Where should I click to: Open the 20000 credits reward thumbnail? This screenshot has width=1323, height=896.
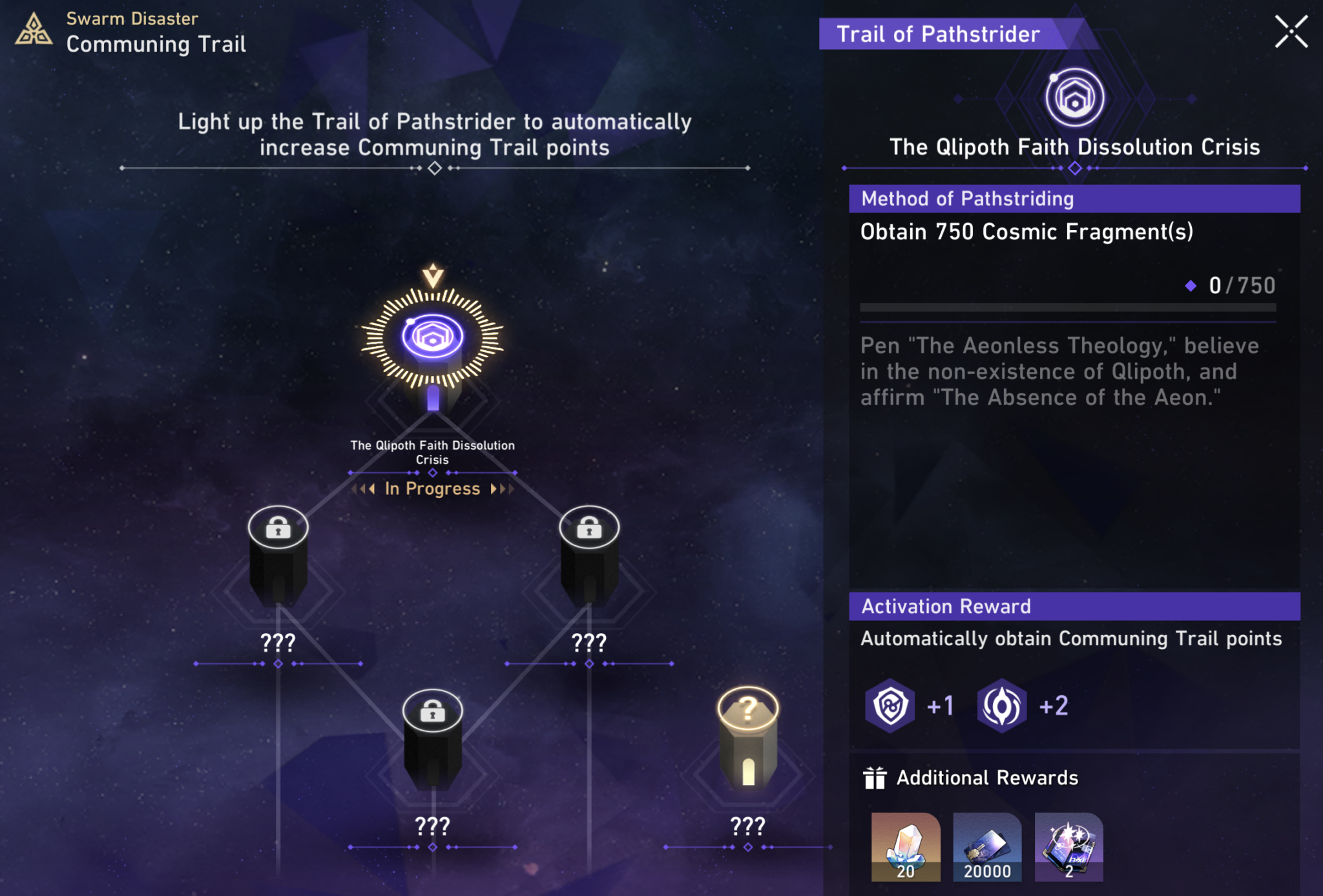click(986, 847)
